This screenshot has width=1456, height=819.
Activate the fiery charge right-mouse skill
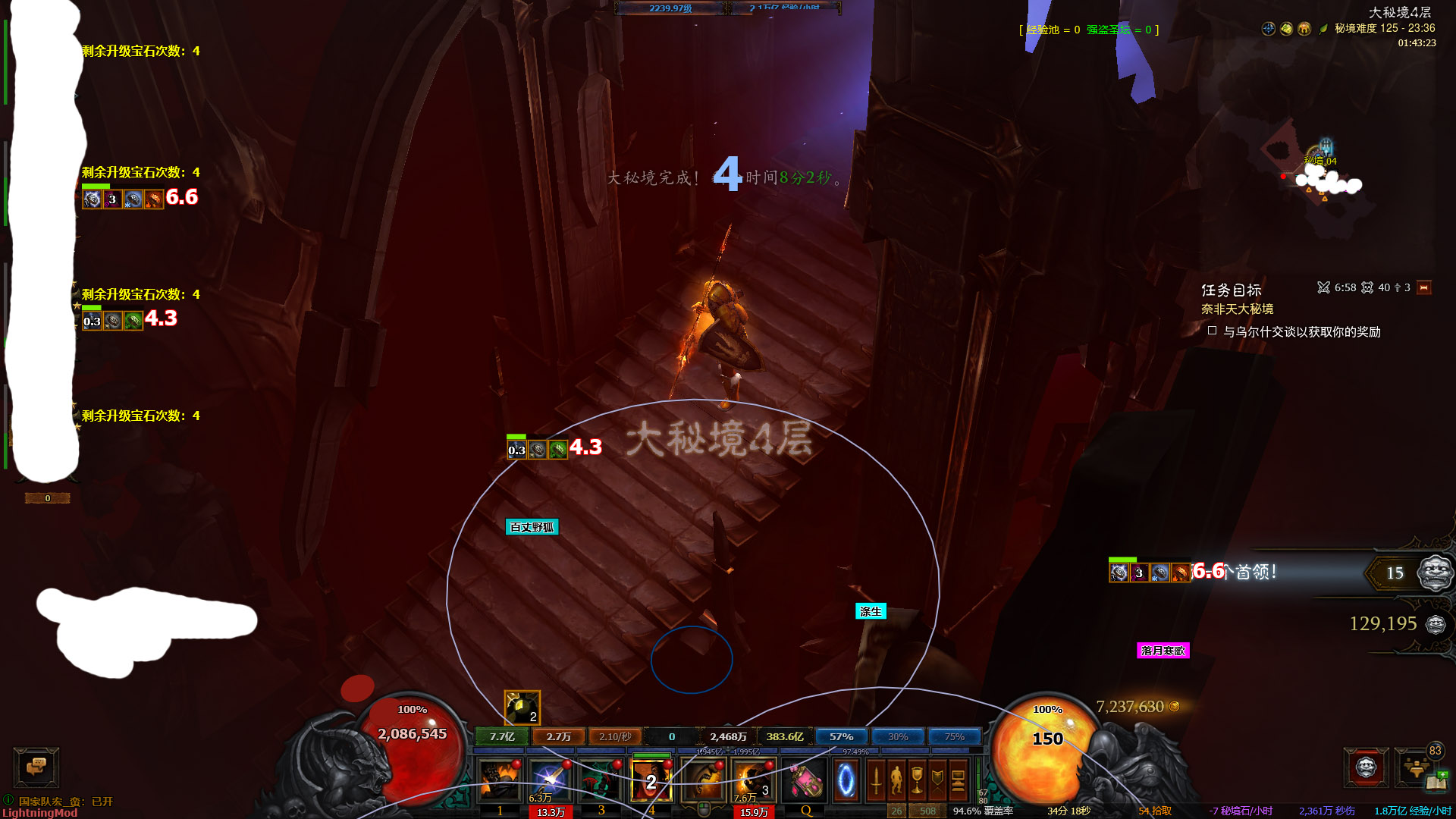pos(753,780)
